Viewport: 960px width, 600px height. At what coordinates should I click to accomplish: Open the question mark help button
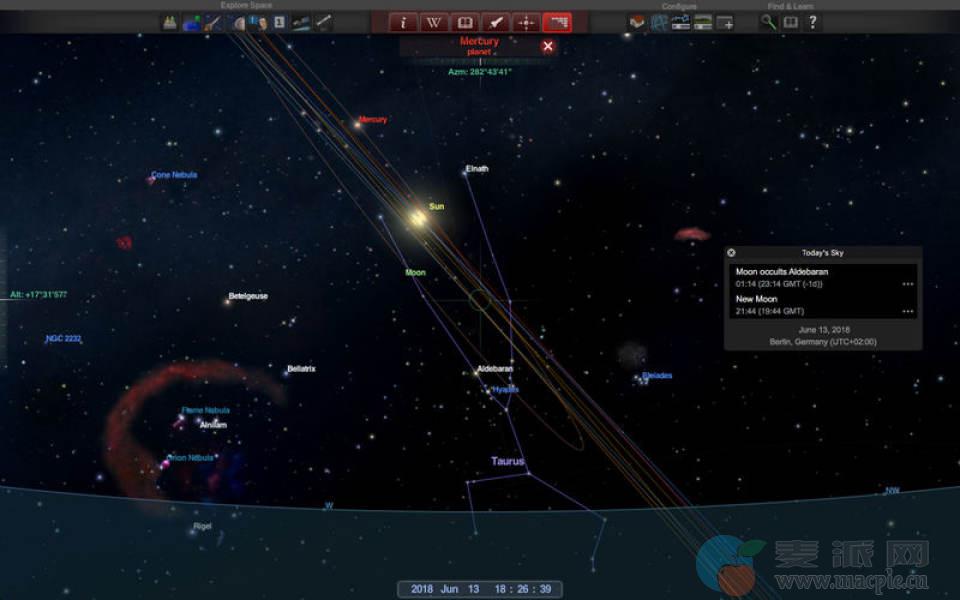pos(812,22)
